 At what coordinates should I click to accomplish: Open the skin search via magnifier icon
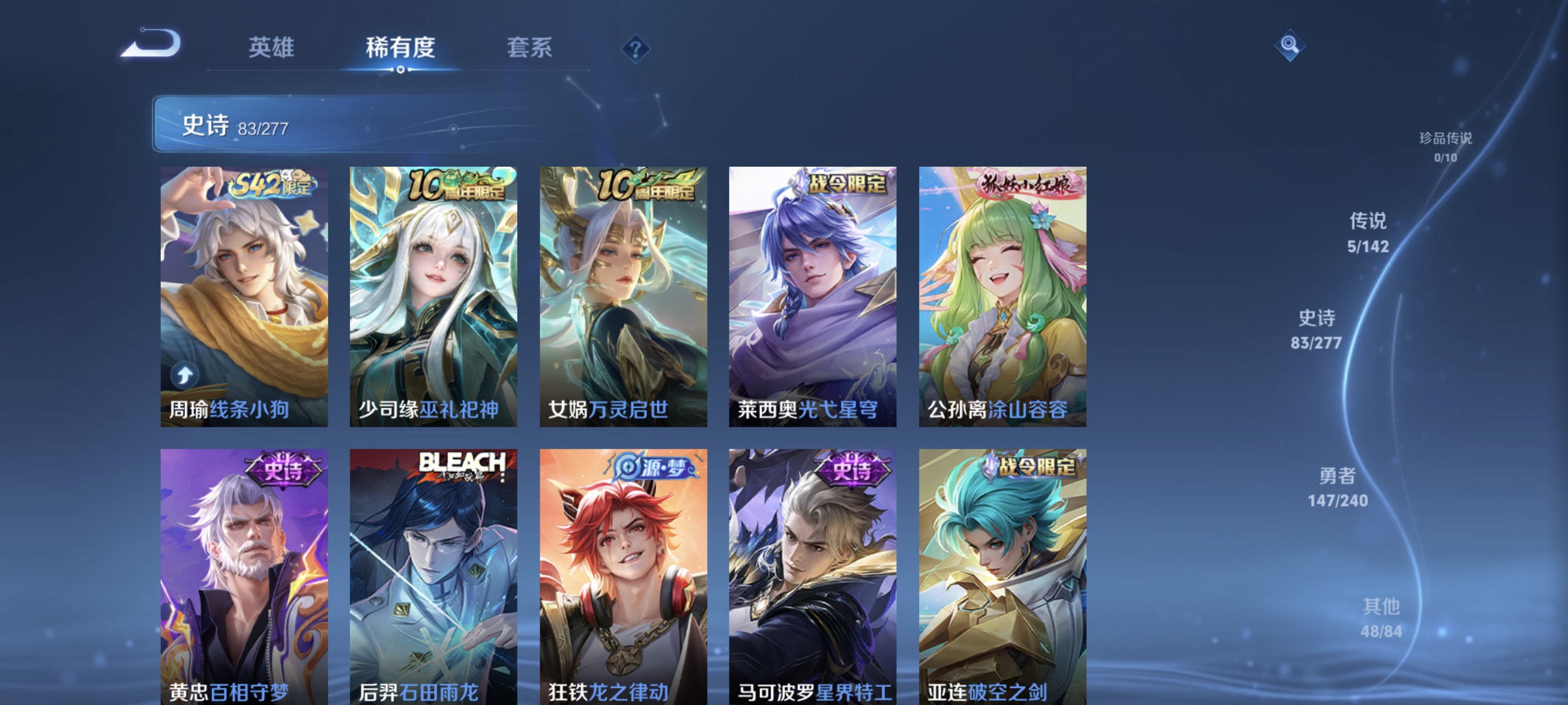point(1290,45)
